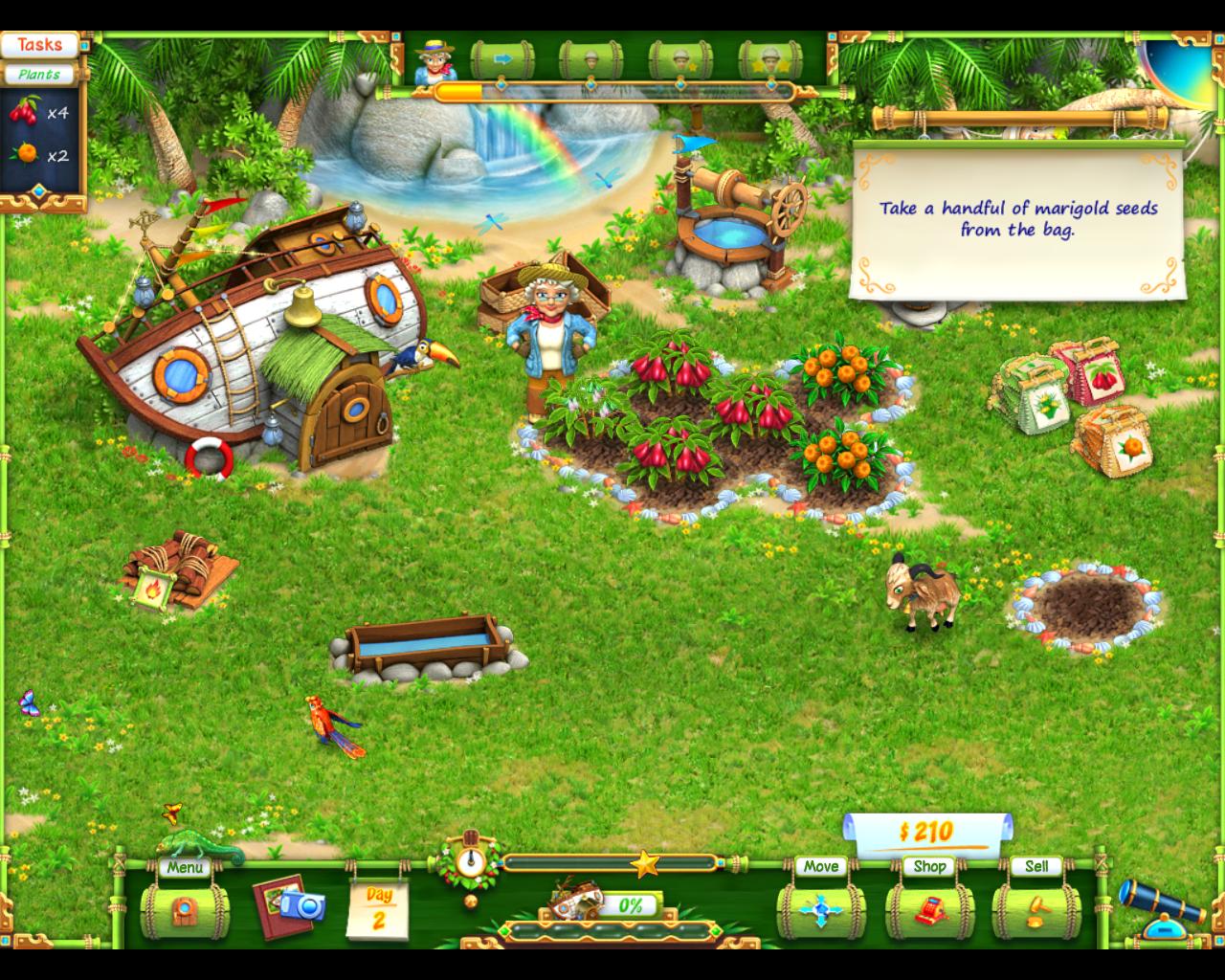
Task: Select the Plants tab under Tasks
Action: click(x=39, y=74)
